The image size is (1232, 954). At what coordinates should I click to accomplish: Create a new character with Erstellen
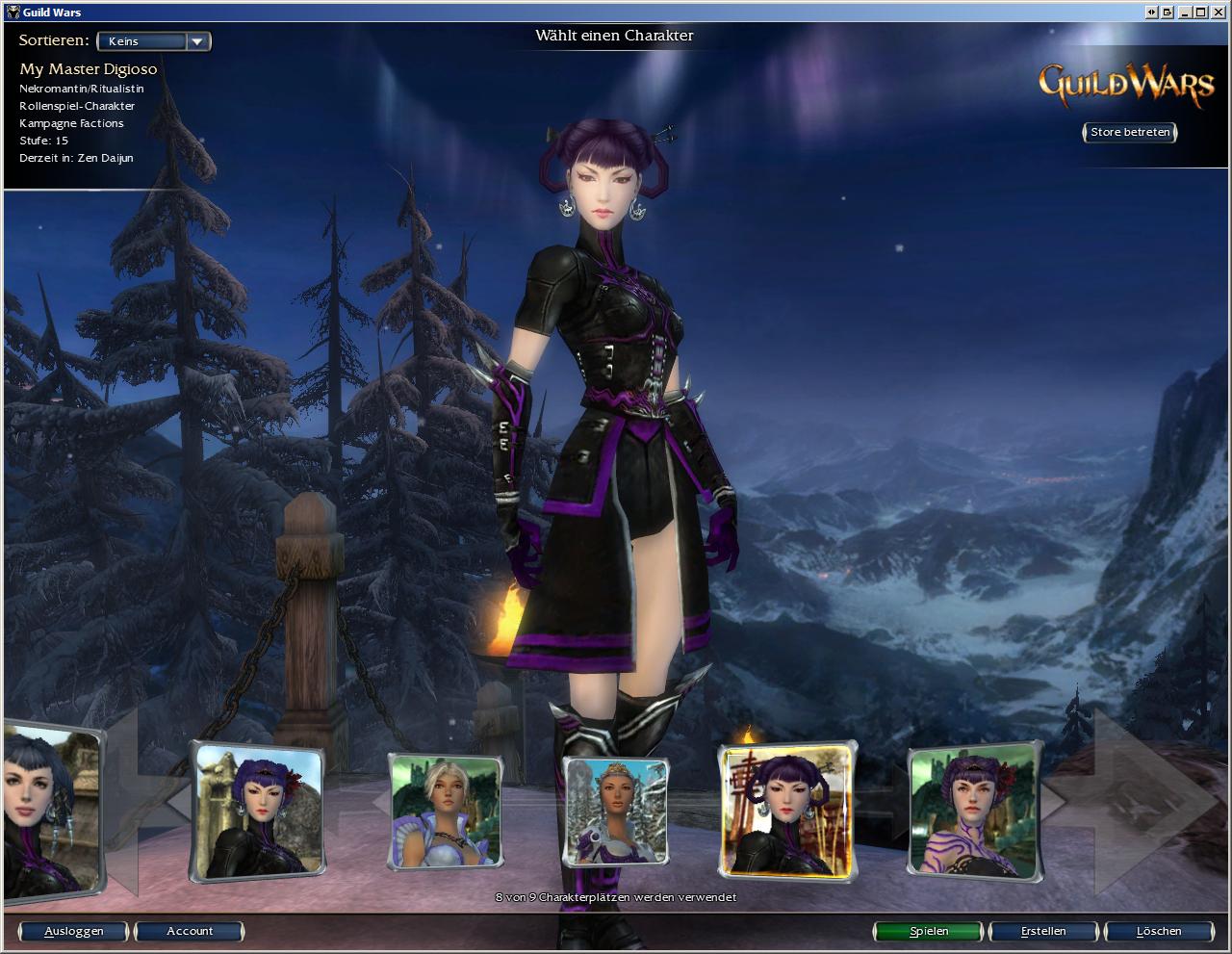pos(1043,931)
